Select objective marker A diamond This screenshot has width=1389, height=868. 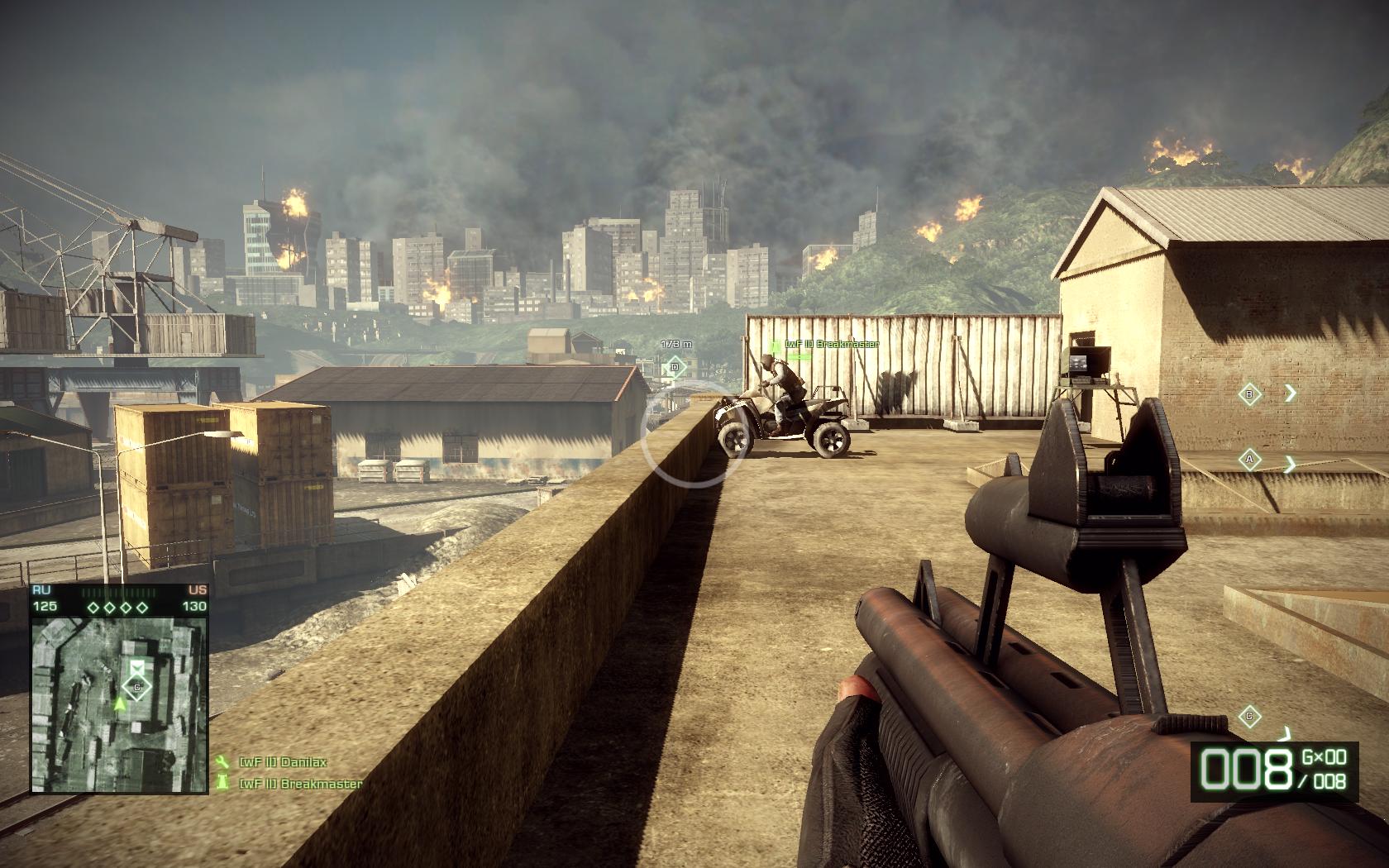tap(1249, 460)
